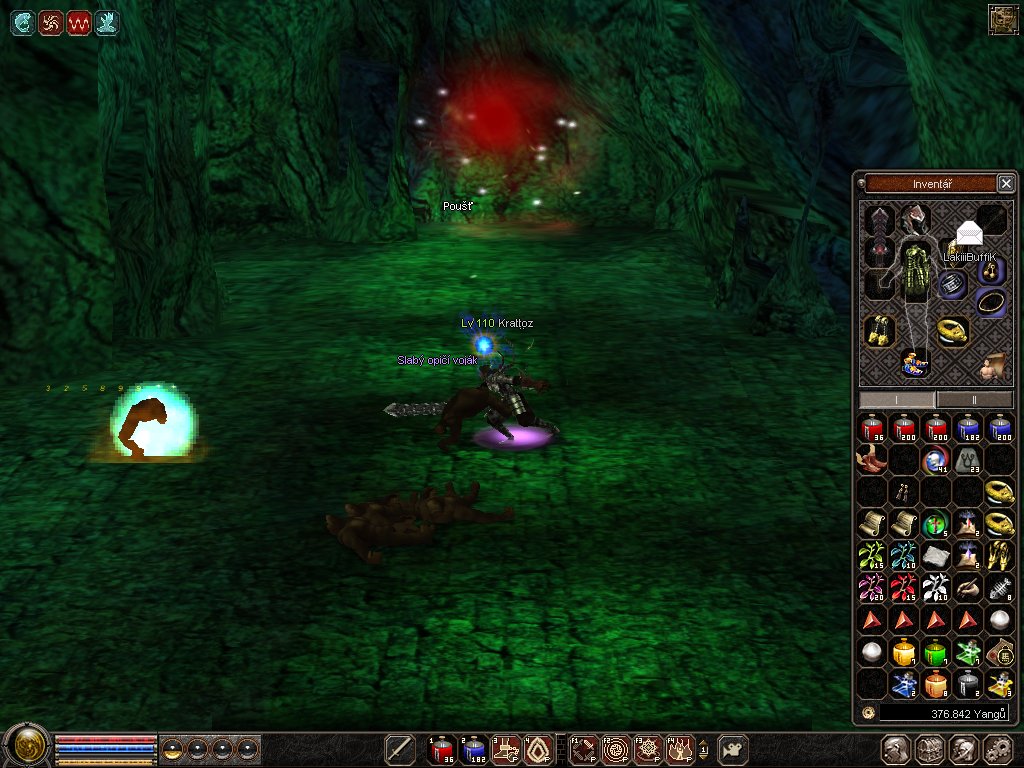
Task: Close the Inventář window
Action: tap(1006, 183)
